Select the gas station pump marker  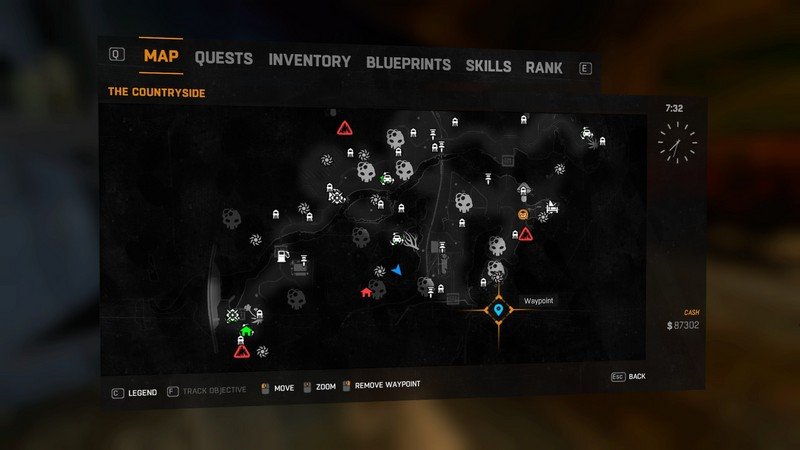coord(284,256)
